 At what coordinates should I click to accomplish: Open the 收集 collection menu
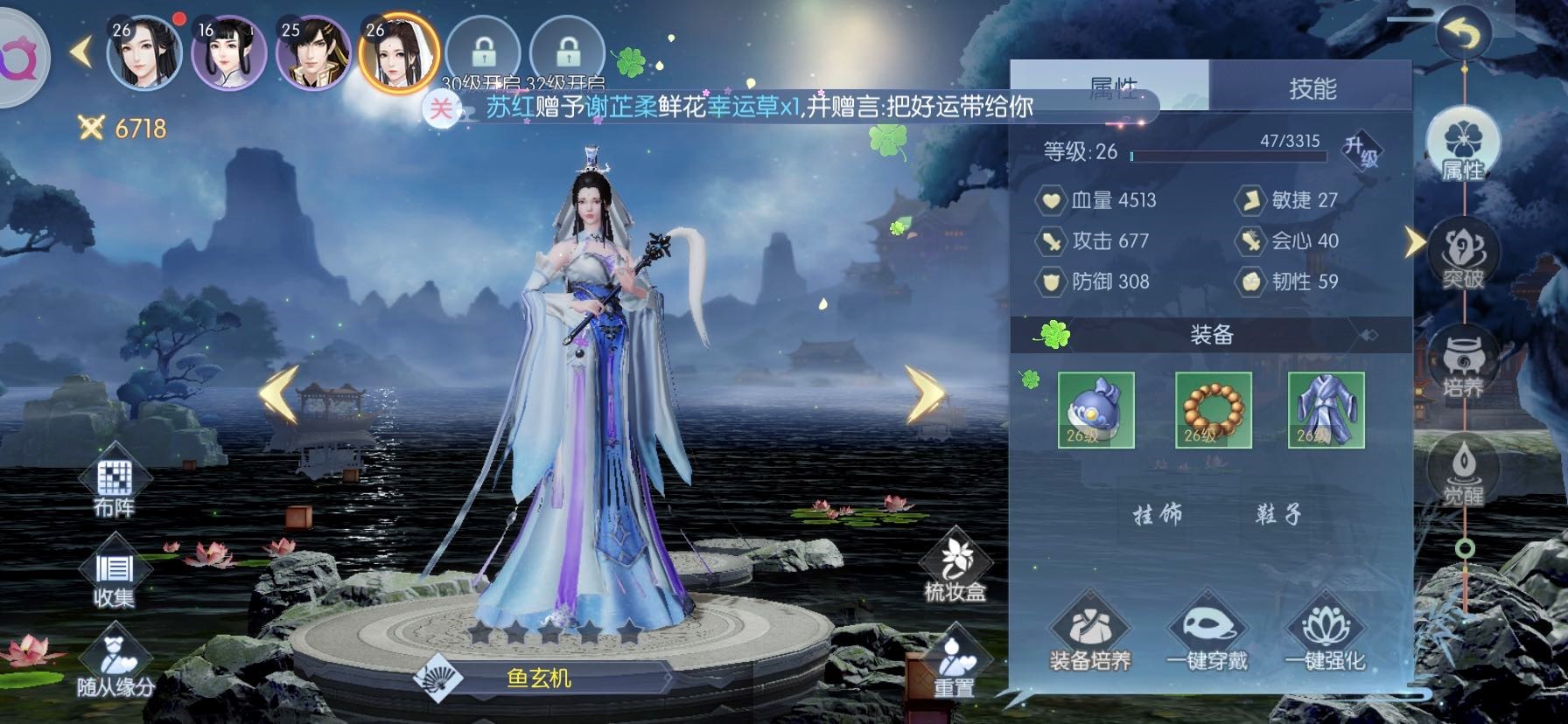click(x=114, y=577)
